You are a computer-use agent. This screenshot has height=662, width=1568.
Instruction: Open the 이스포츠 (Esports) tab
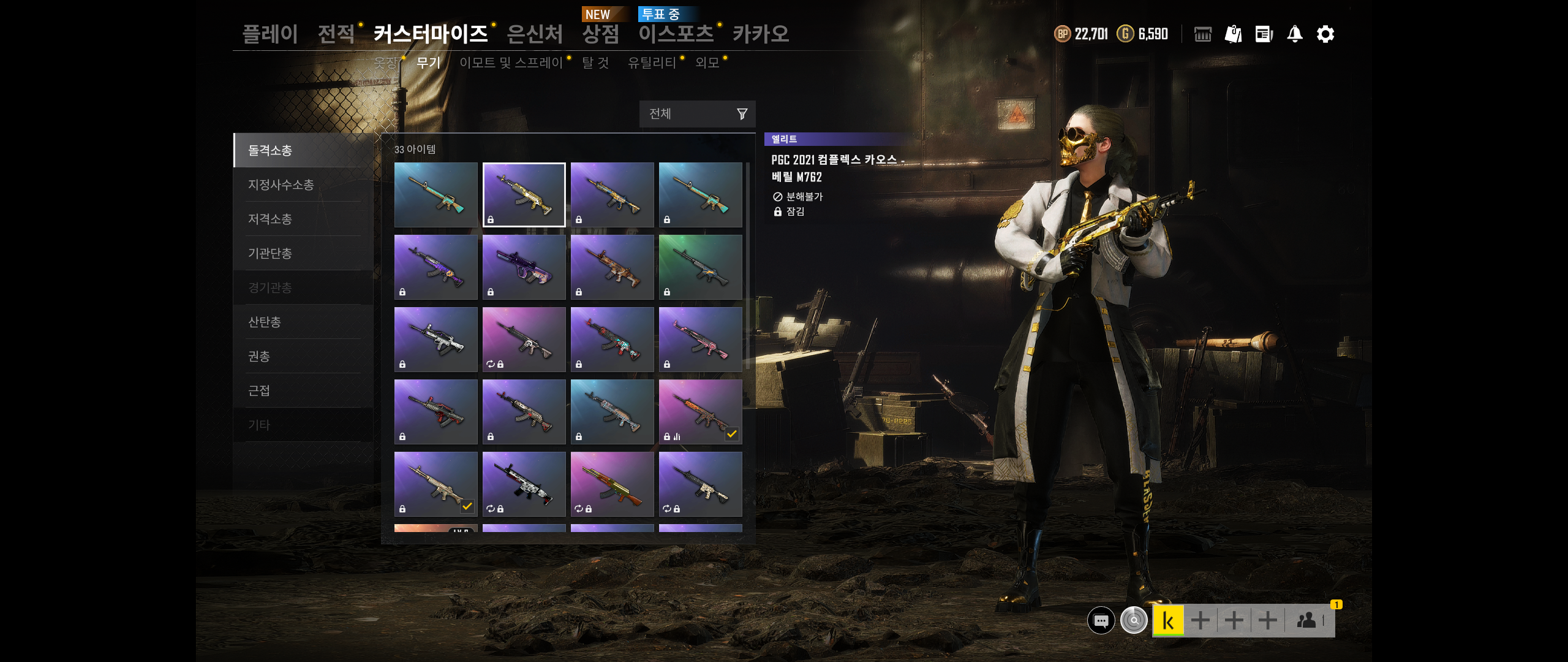[x=676, y=34]
